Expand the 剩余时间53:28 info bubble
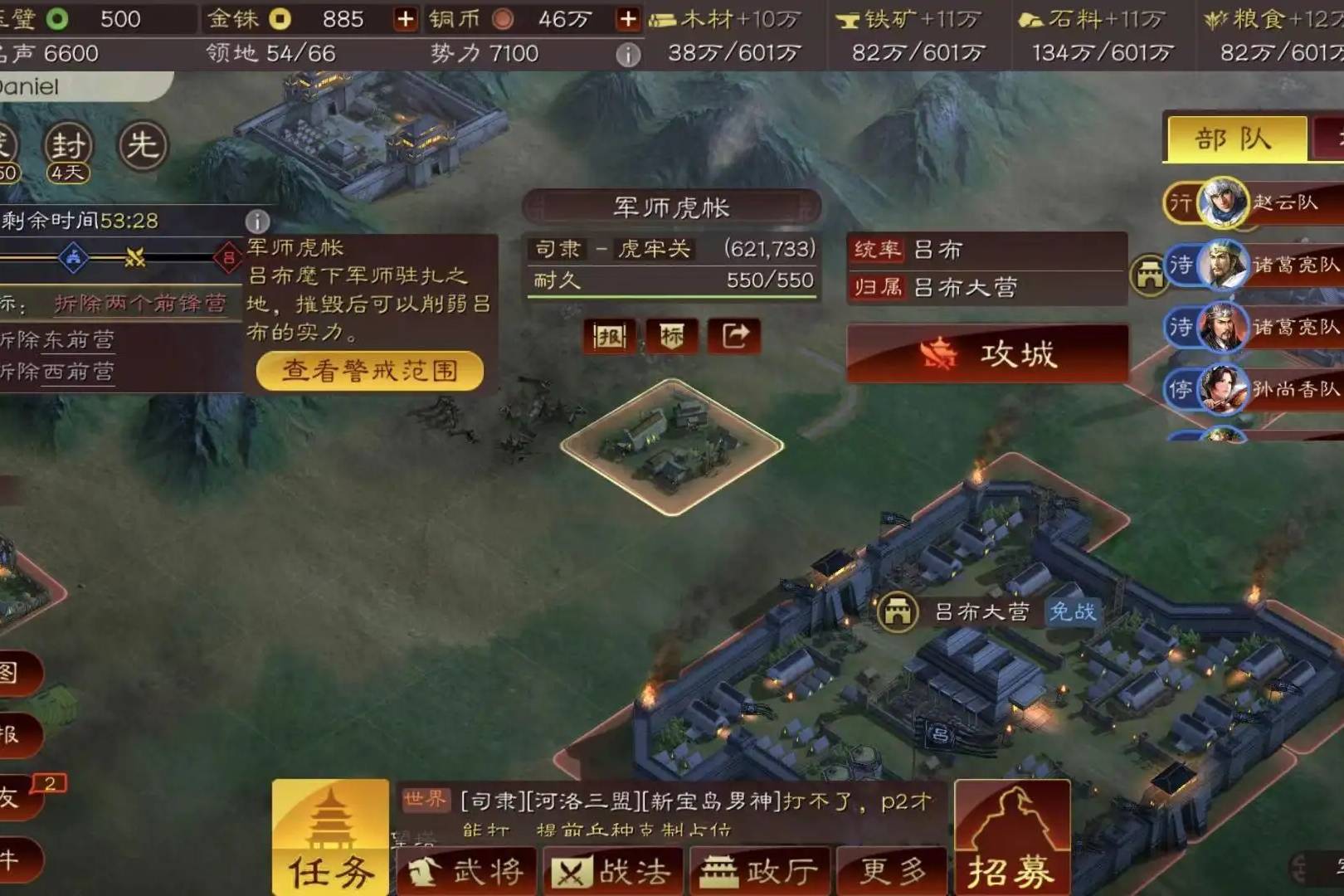 coord(257,220)
